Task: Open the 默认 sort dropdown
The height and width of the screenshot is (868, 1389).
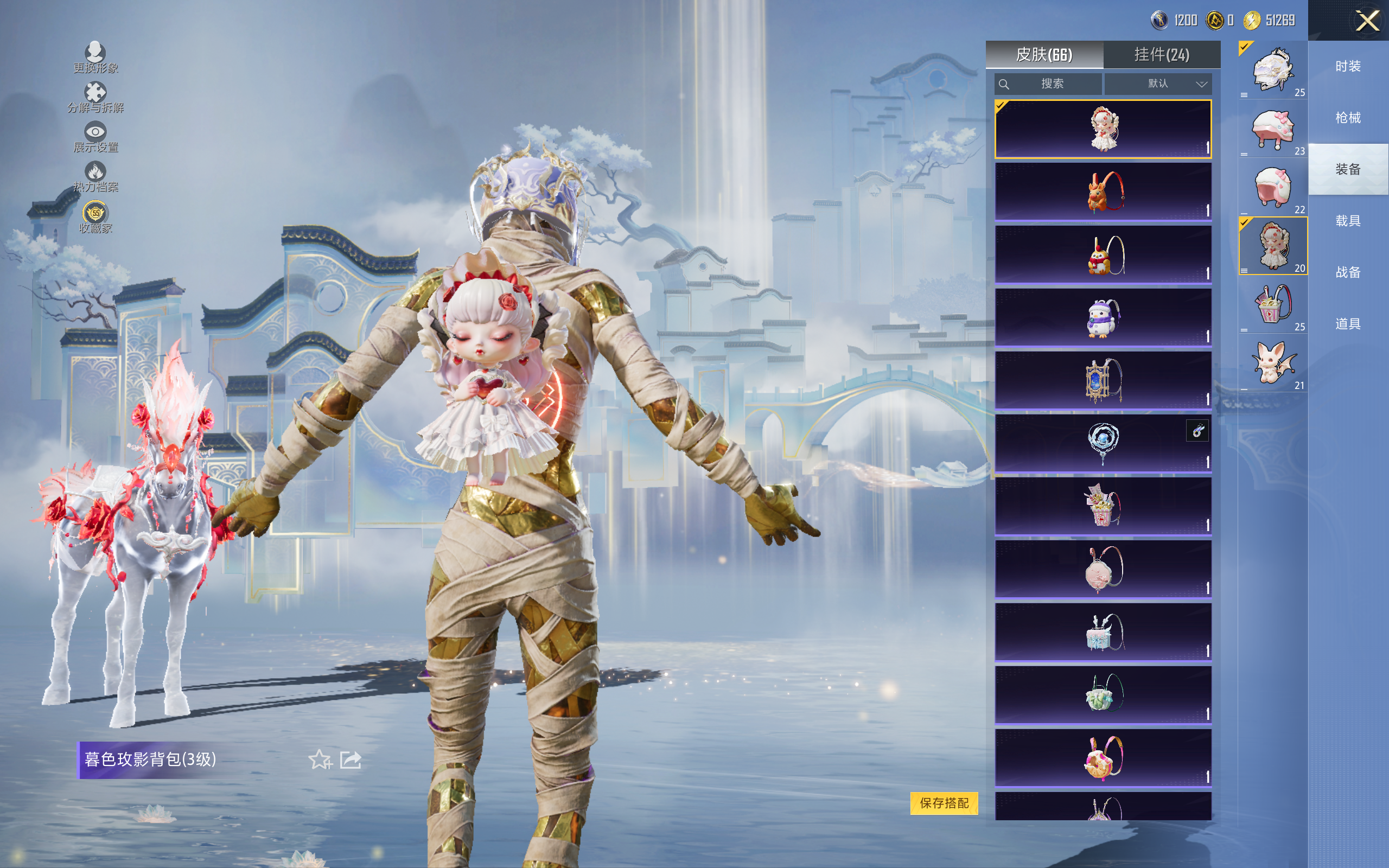Action: [x=1158, y=84]
